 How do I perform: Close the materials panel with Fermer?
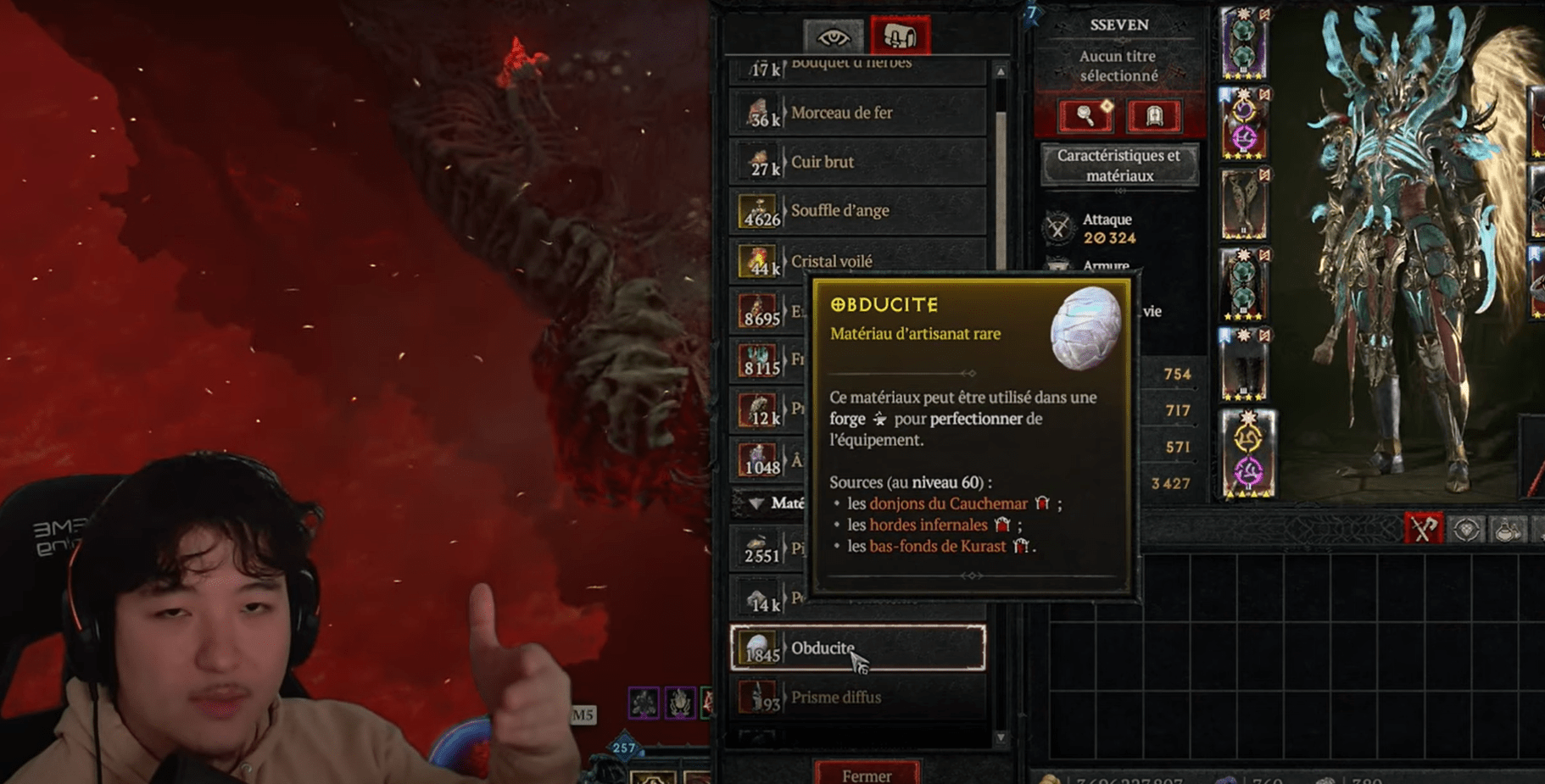(x=866, y=775)
